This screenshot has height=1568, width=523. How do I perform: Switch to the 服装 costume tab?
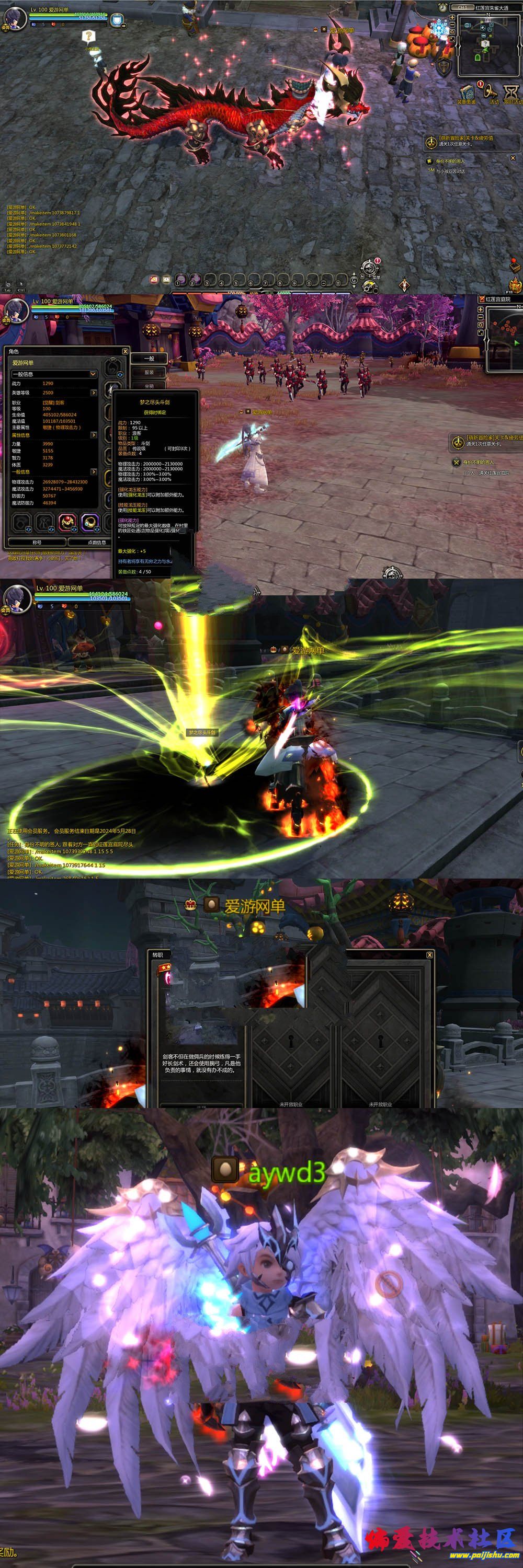click(x=149, y=373)
